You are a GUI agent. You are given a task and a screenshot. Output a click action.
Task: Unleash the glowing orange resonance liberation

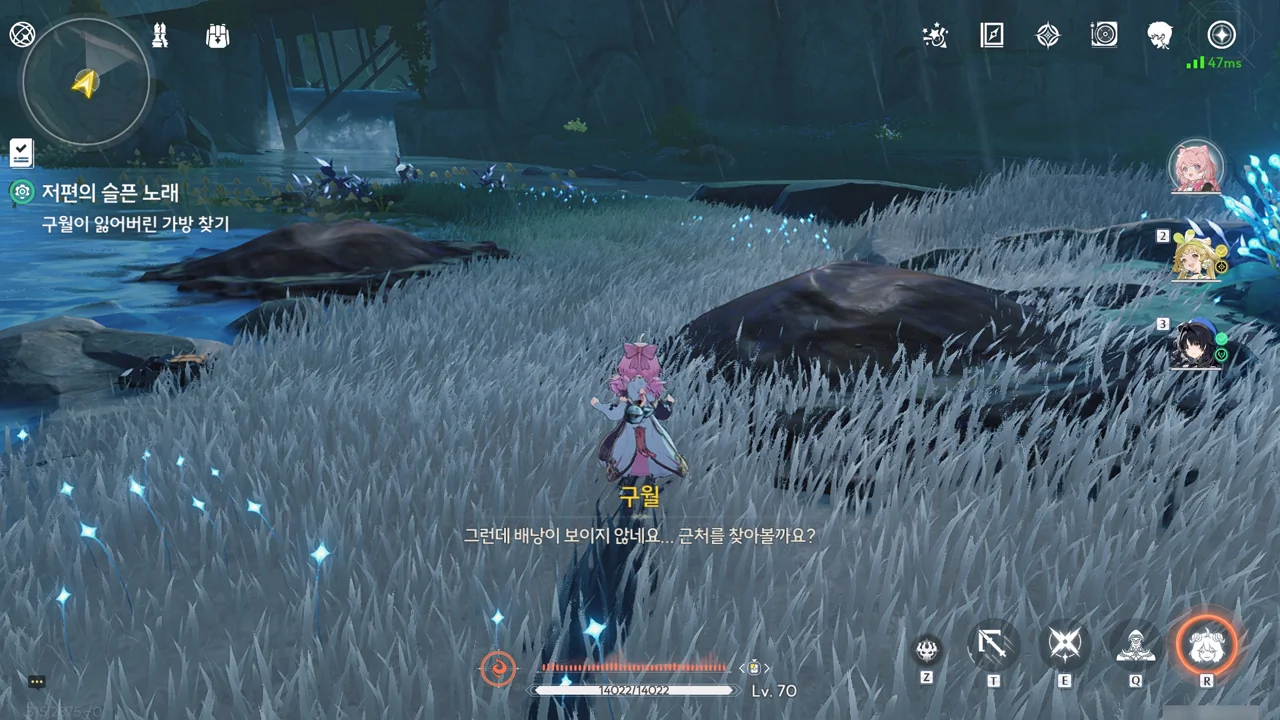pos(1206,645)
